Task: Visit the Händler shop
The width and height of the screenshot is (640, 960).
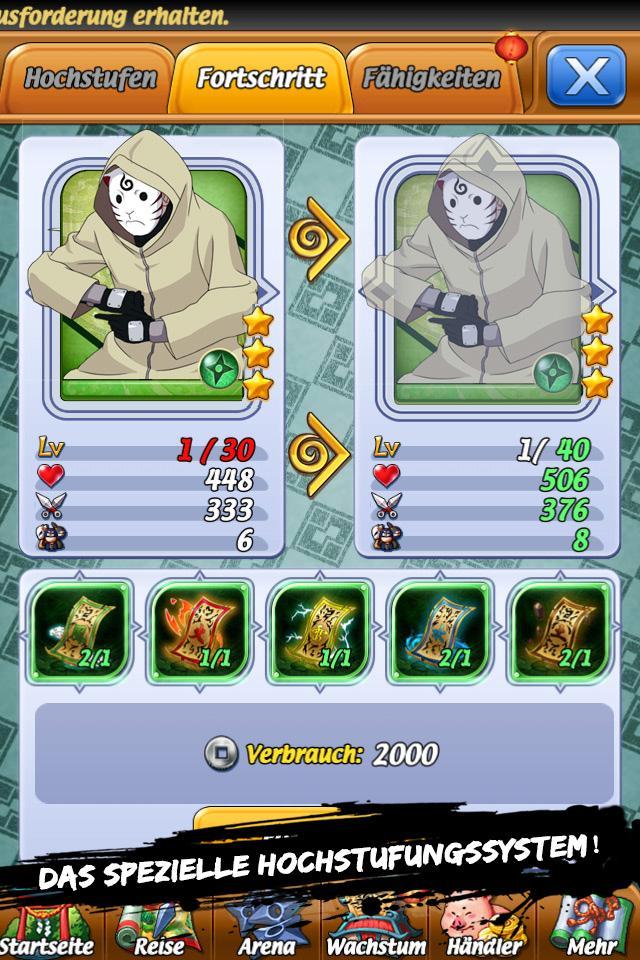Action: 484,930
